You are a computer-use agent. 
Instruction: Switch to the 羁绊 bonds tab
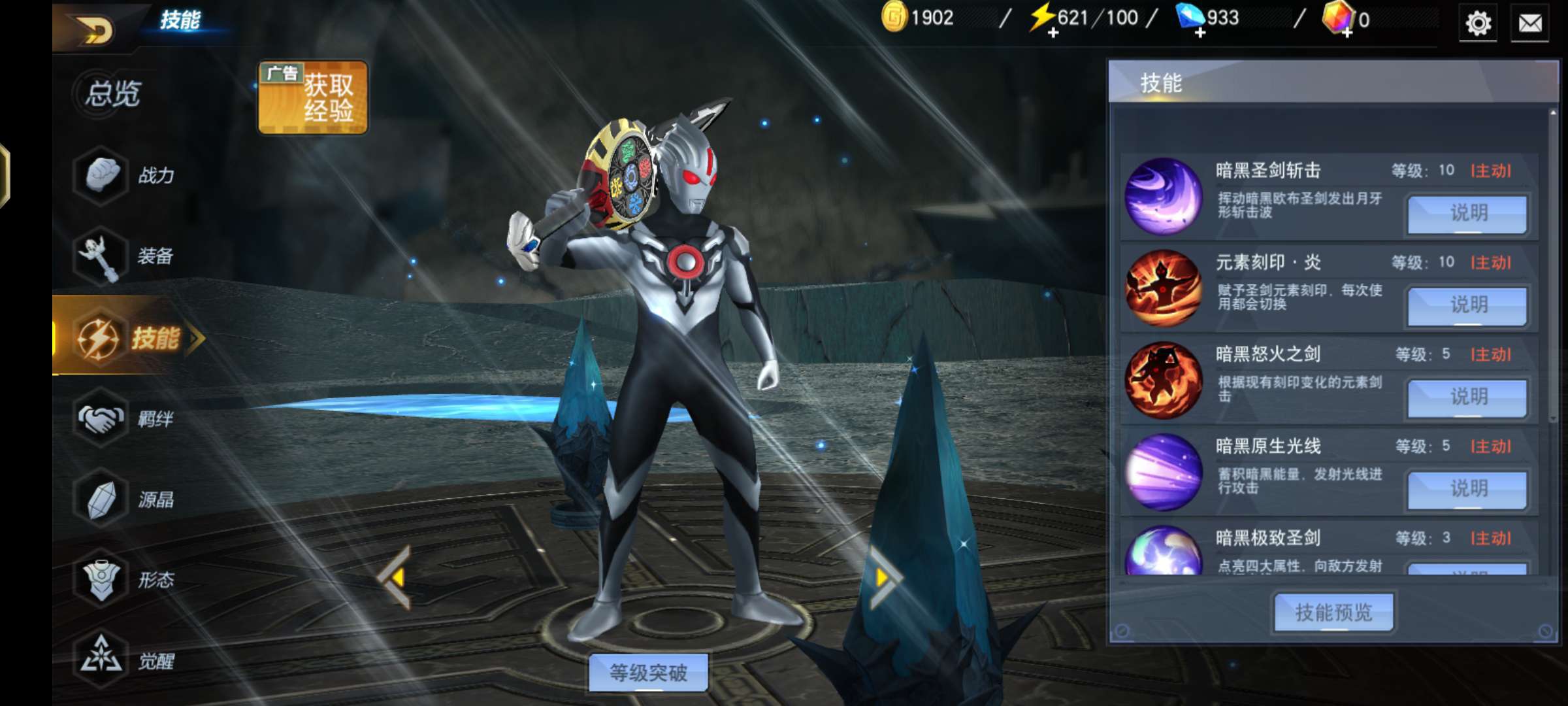tap(124, 418)
